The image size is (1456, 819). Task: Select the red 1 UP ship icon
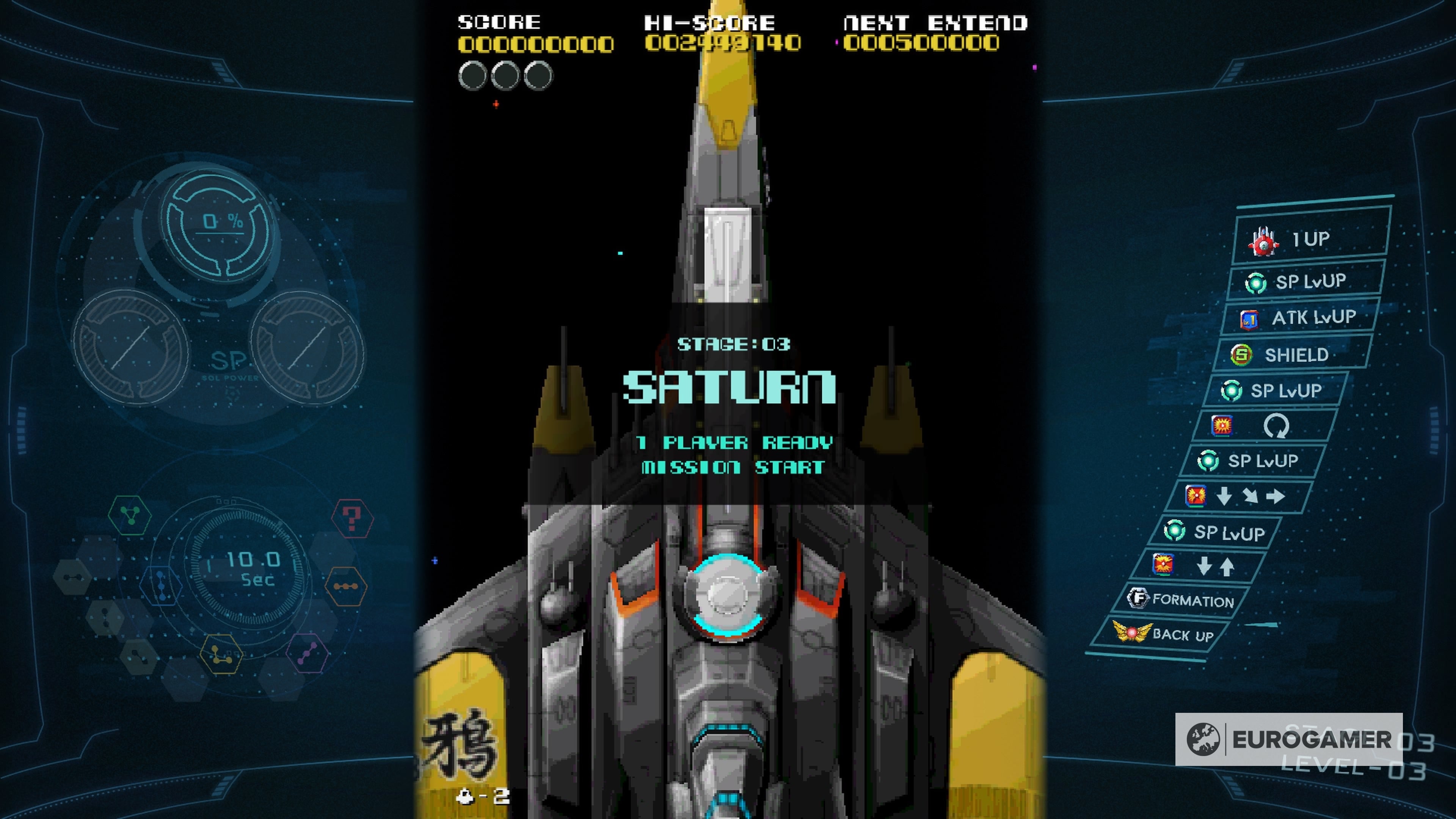(x=1264, y=242)
